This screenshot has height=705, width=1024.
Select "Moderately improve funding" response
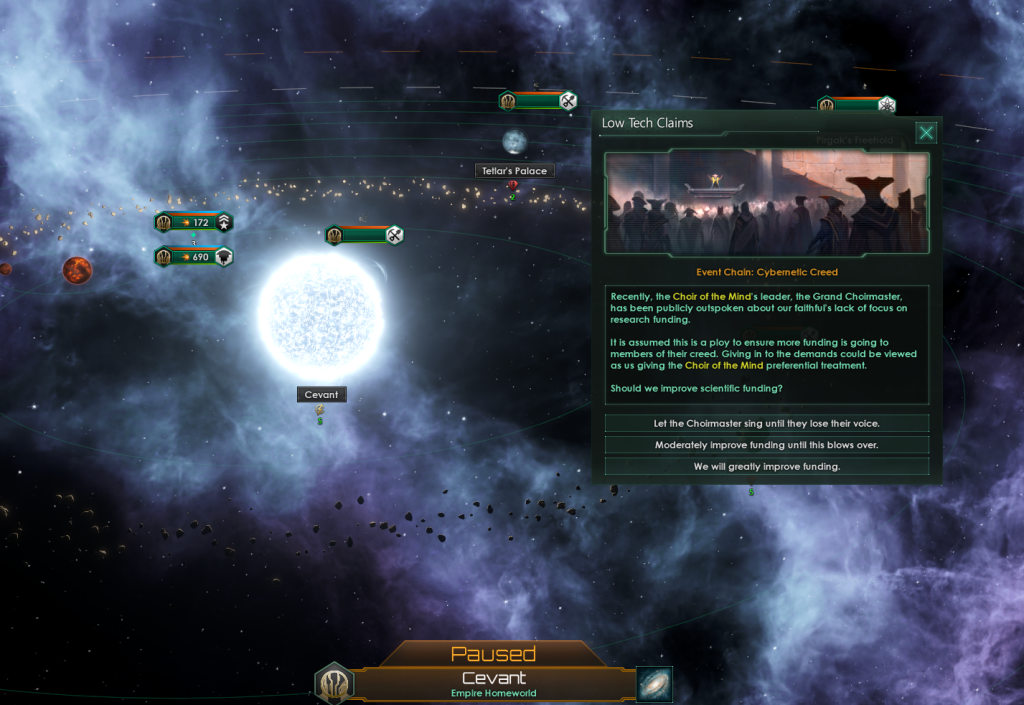point(767,445)
